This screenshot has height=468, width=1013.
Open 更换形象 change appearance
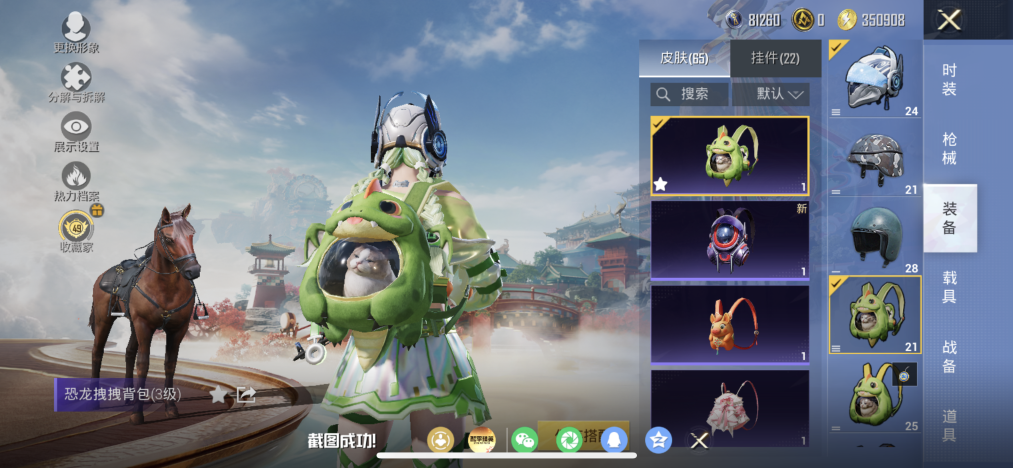click(x=76, y=32)
